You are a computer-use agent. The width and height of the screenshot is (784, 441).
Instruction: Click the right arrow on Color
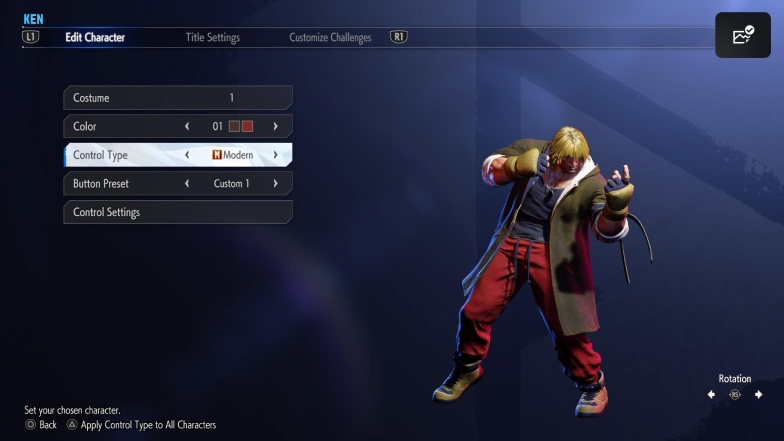click(275, 127)
